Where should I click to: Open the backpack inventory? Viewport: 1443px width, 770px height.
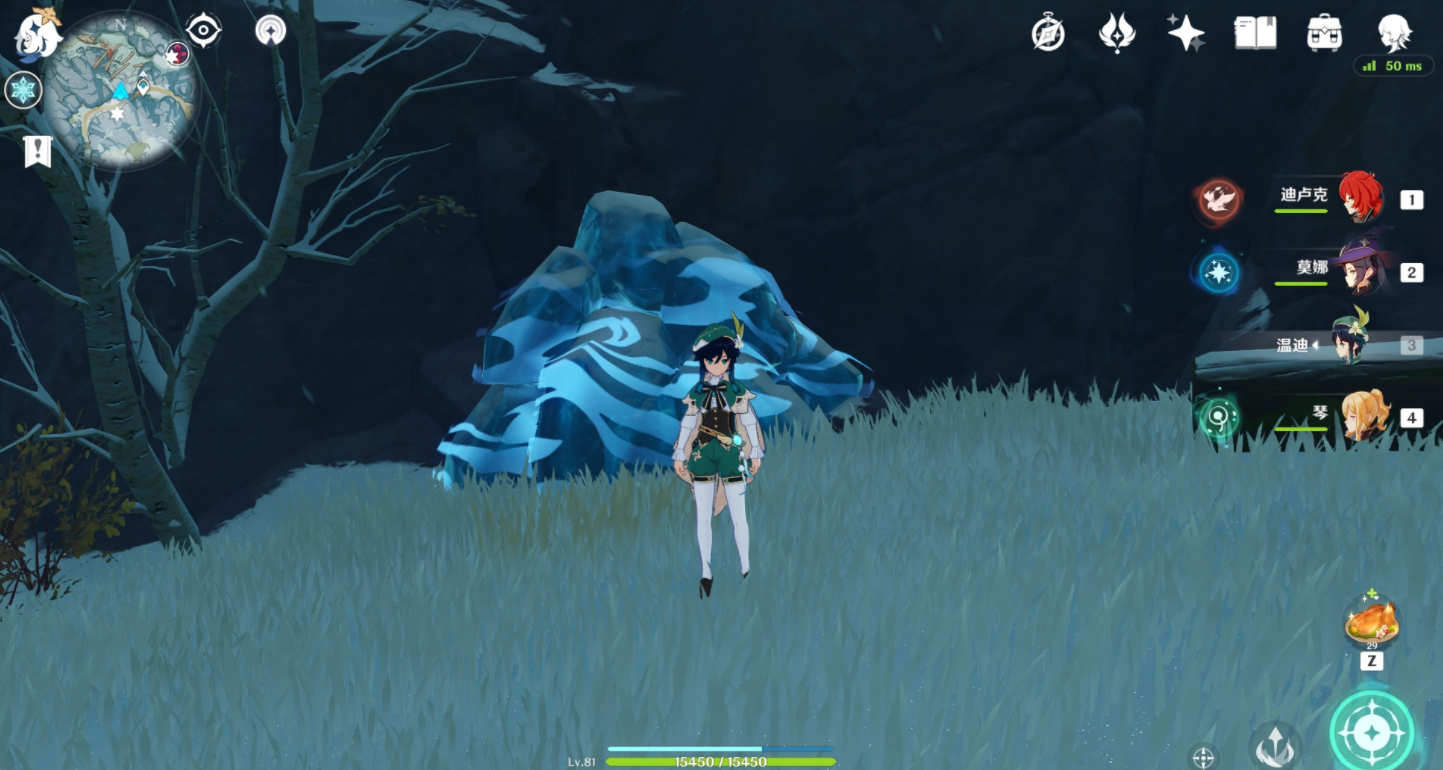tap(1324, 33)
